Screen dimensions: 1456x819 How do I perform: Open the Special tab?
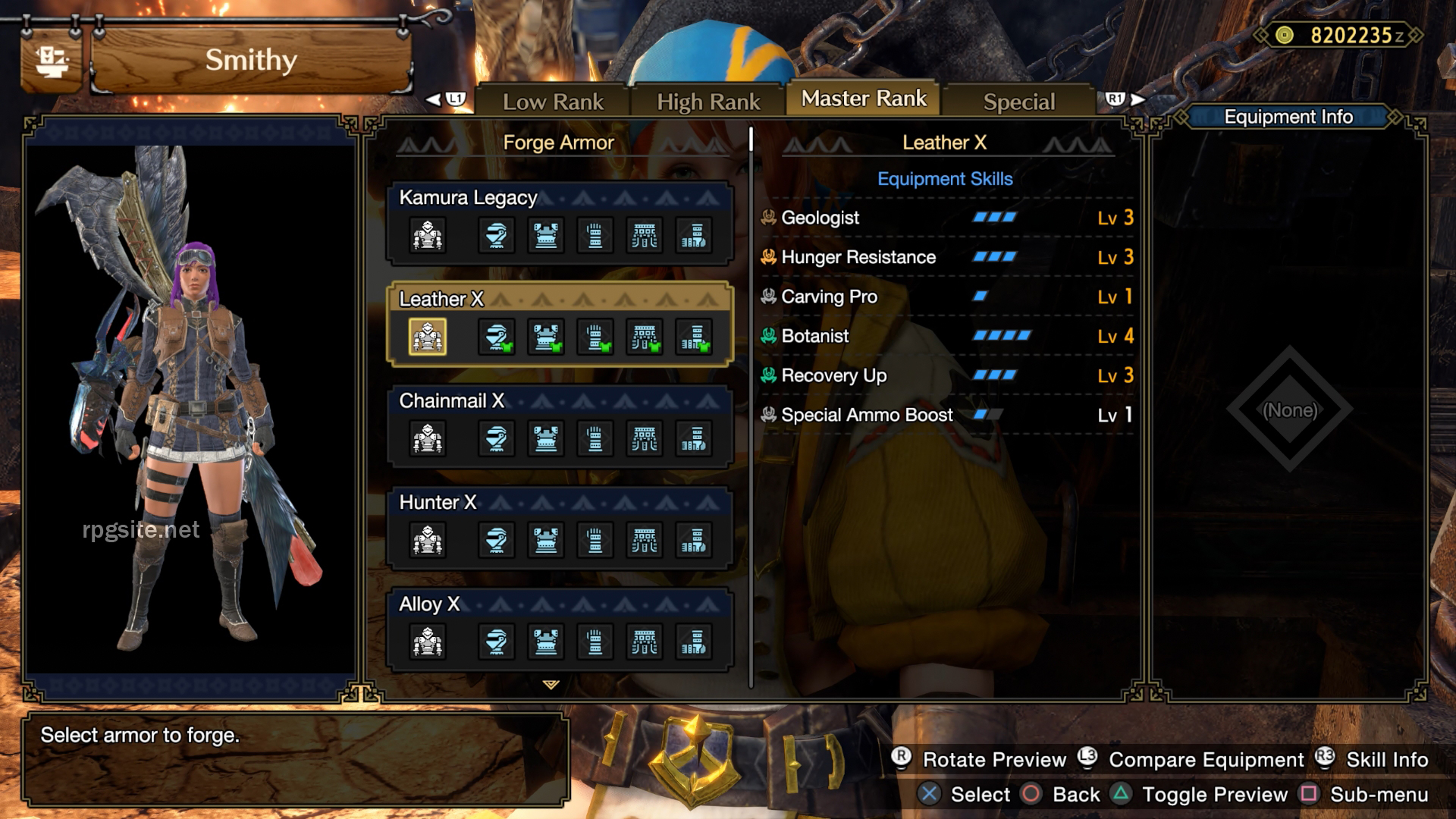(1018, 101)
